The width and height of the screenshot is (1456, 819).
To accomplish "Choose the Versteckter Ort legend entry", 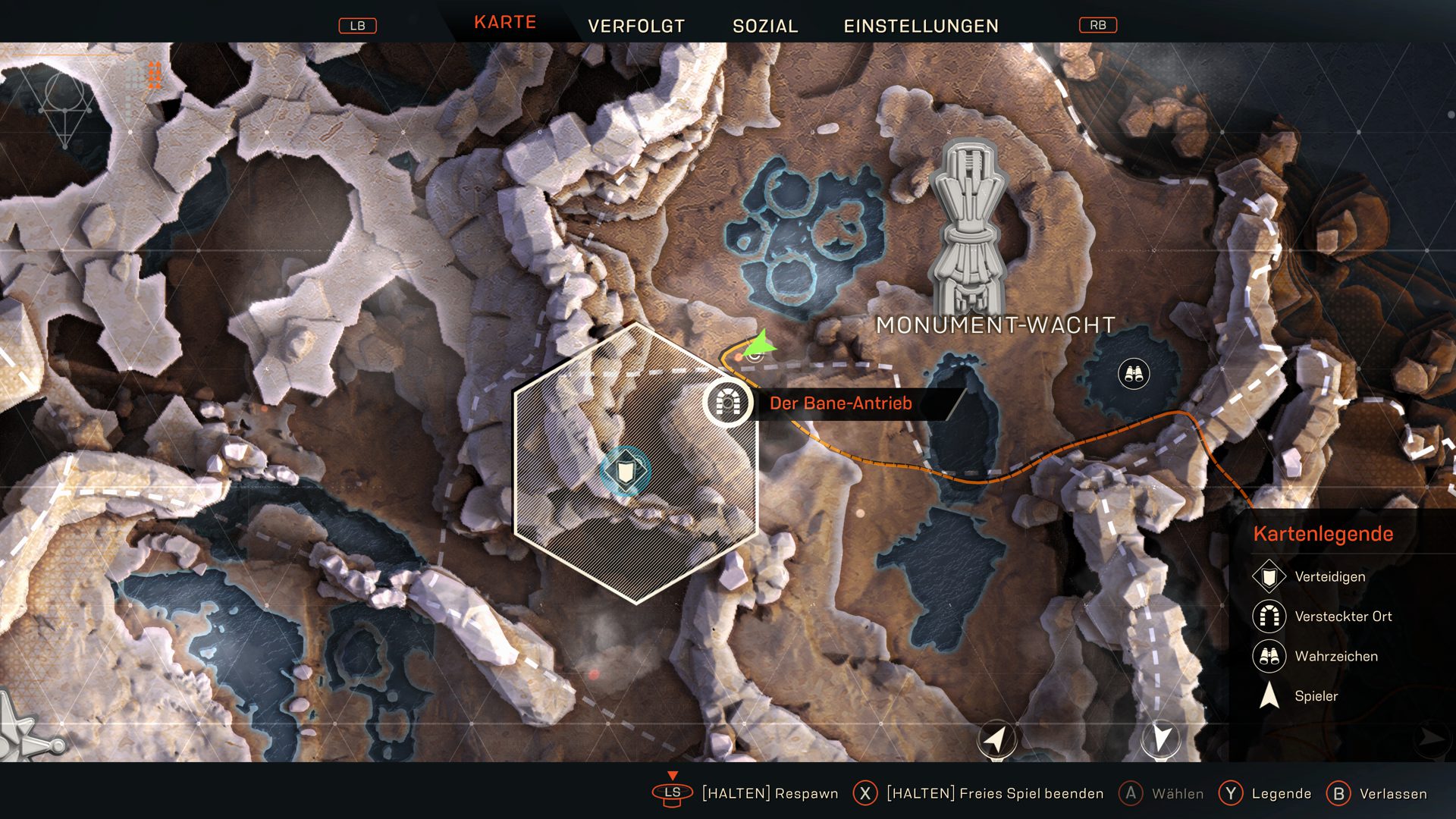I will (x=1342, y=617).
